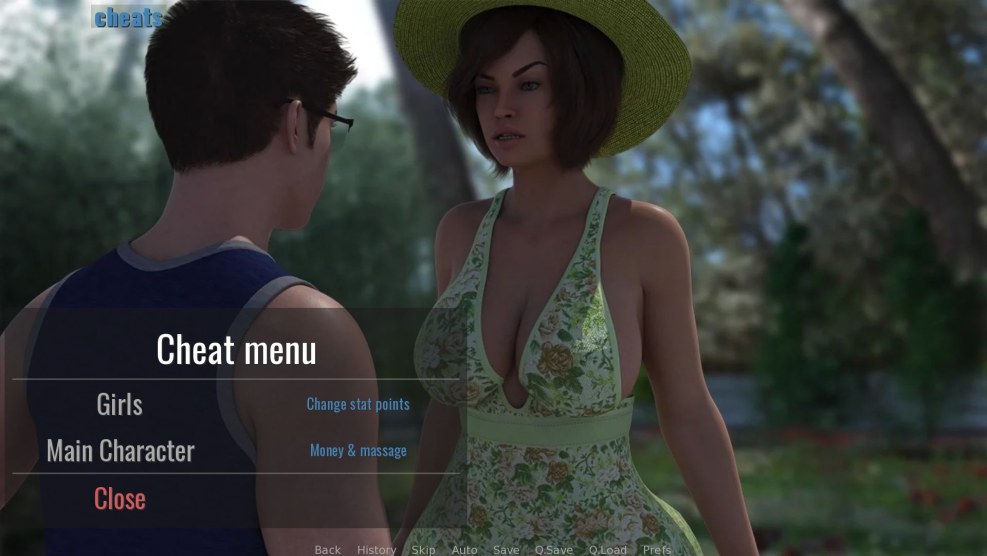The width and height of the screenshot is (987, 556).
Task: Open the Save screen
Action: tap(506, 549)
